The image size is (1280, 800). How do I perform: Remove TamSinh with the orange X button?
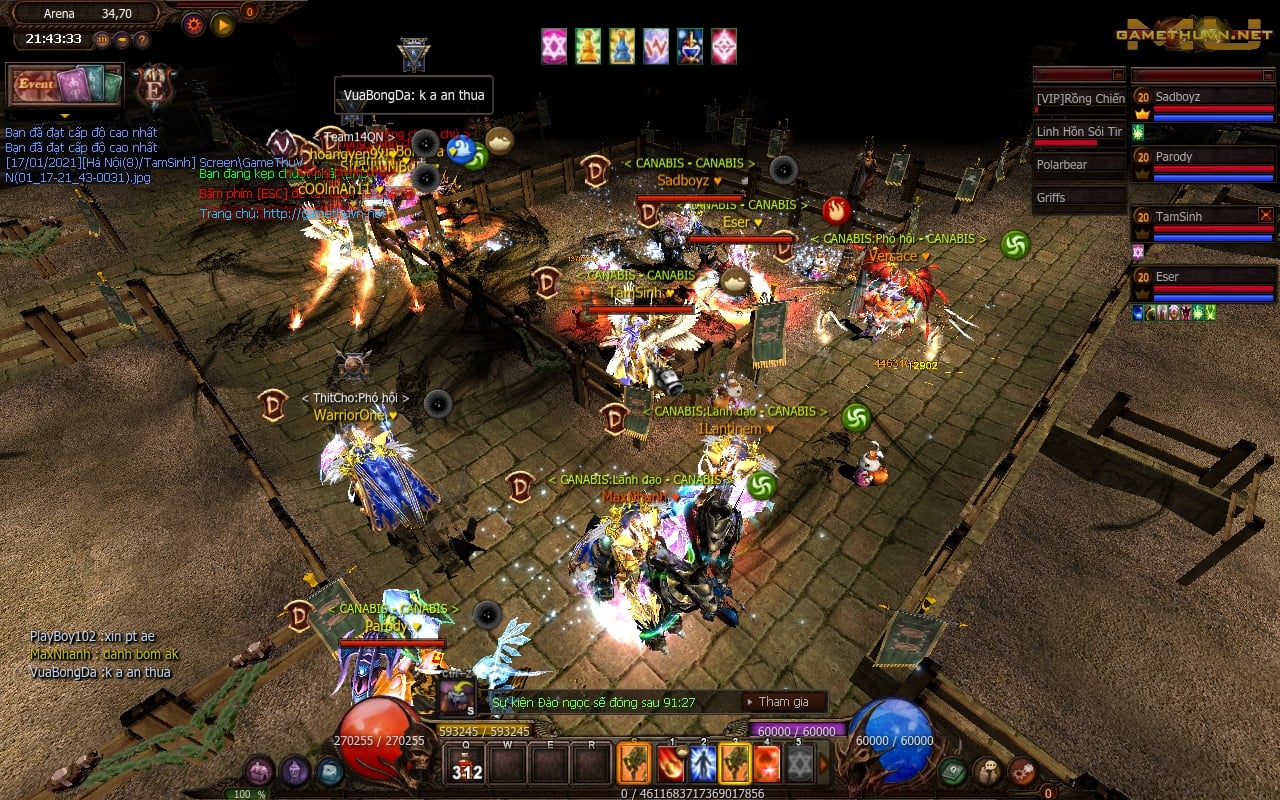pyautogui.click(x=1266, y=215)
